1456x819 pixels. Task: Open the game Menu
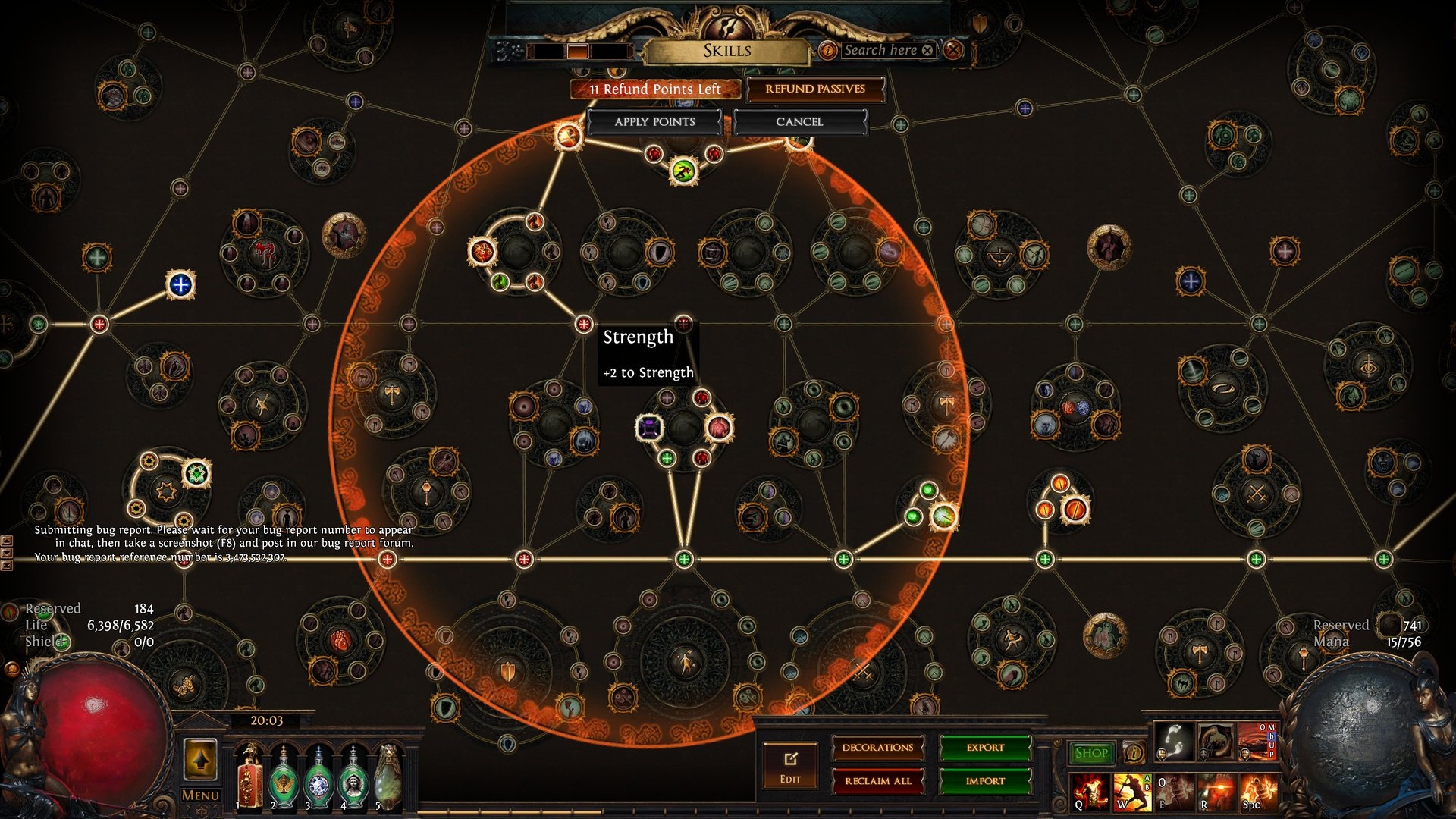pos(200,795)
